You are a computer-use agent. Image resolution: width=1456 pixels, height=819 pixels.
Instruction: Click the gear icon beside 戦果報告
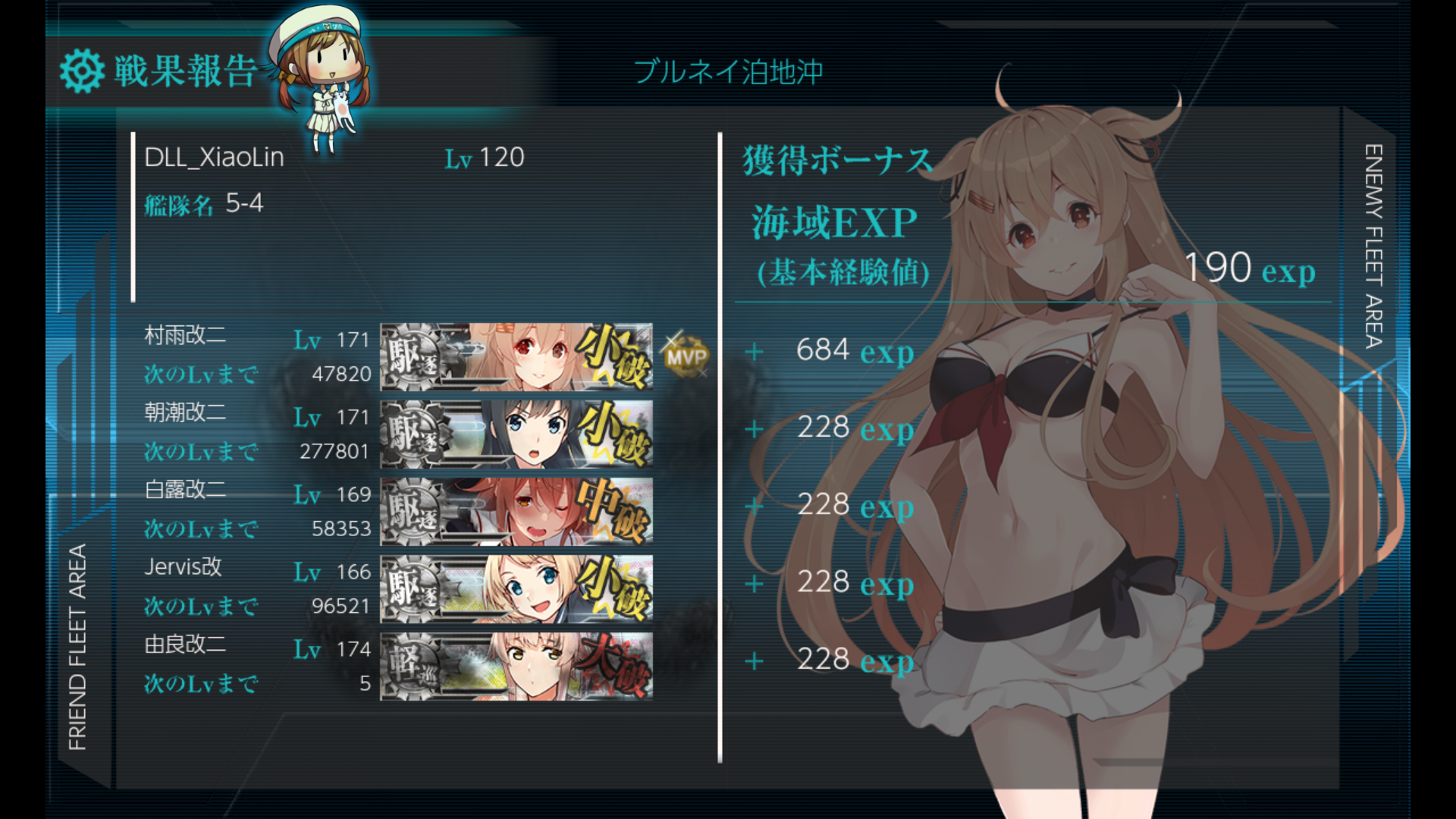pyautogui.click(x=82, y=71)
